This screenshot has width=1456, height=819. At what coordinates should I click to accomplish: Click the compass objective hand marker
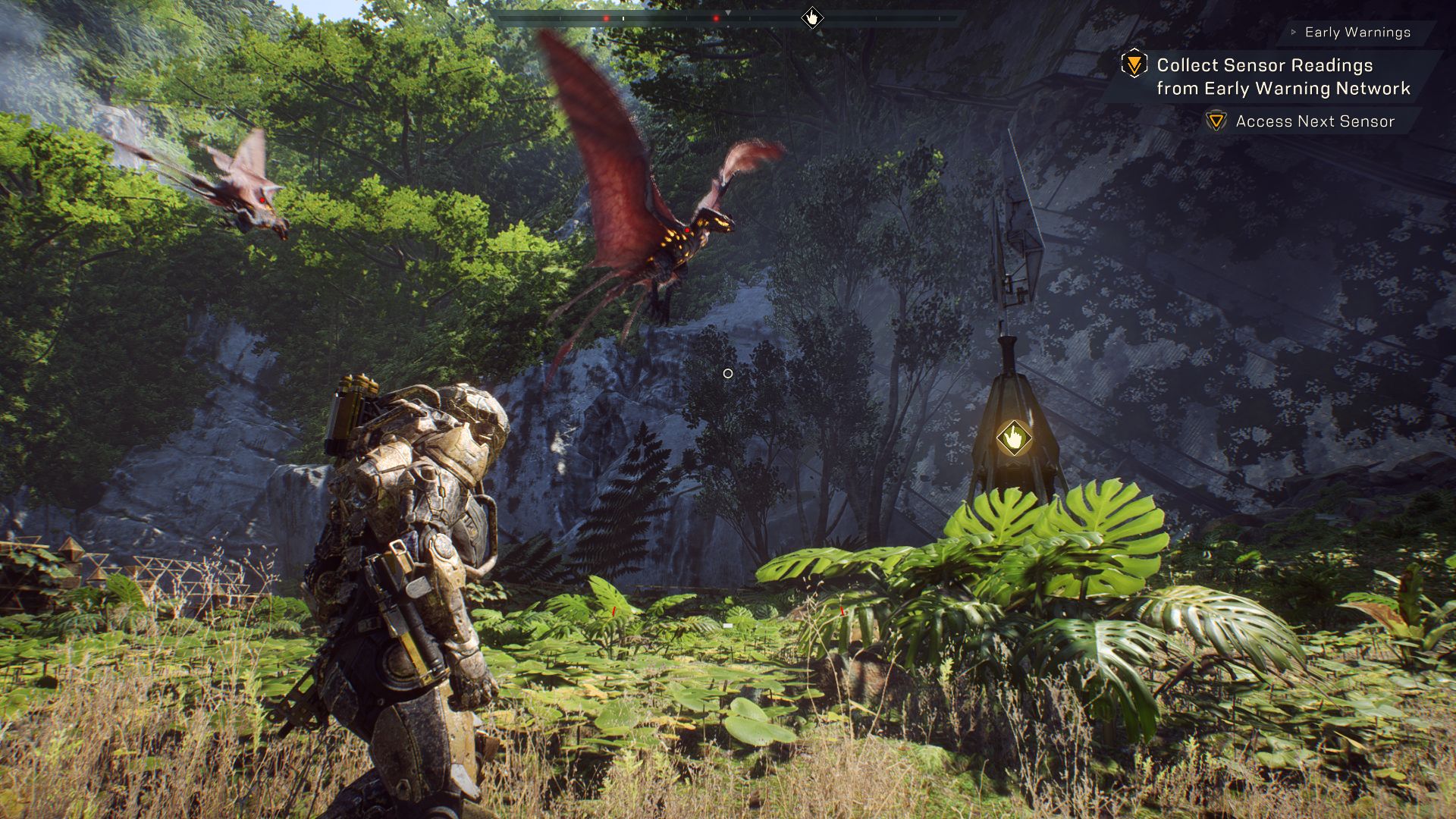coord(812,17)
